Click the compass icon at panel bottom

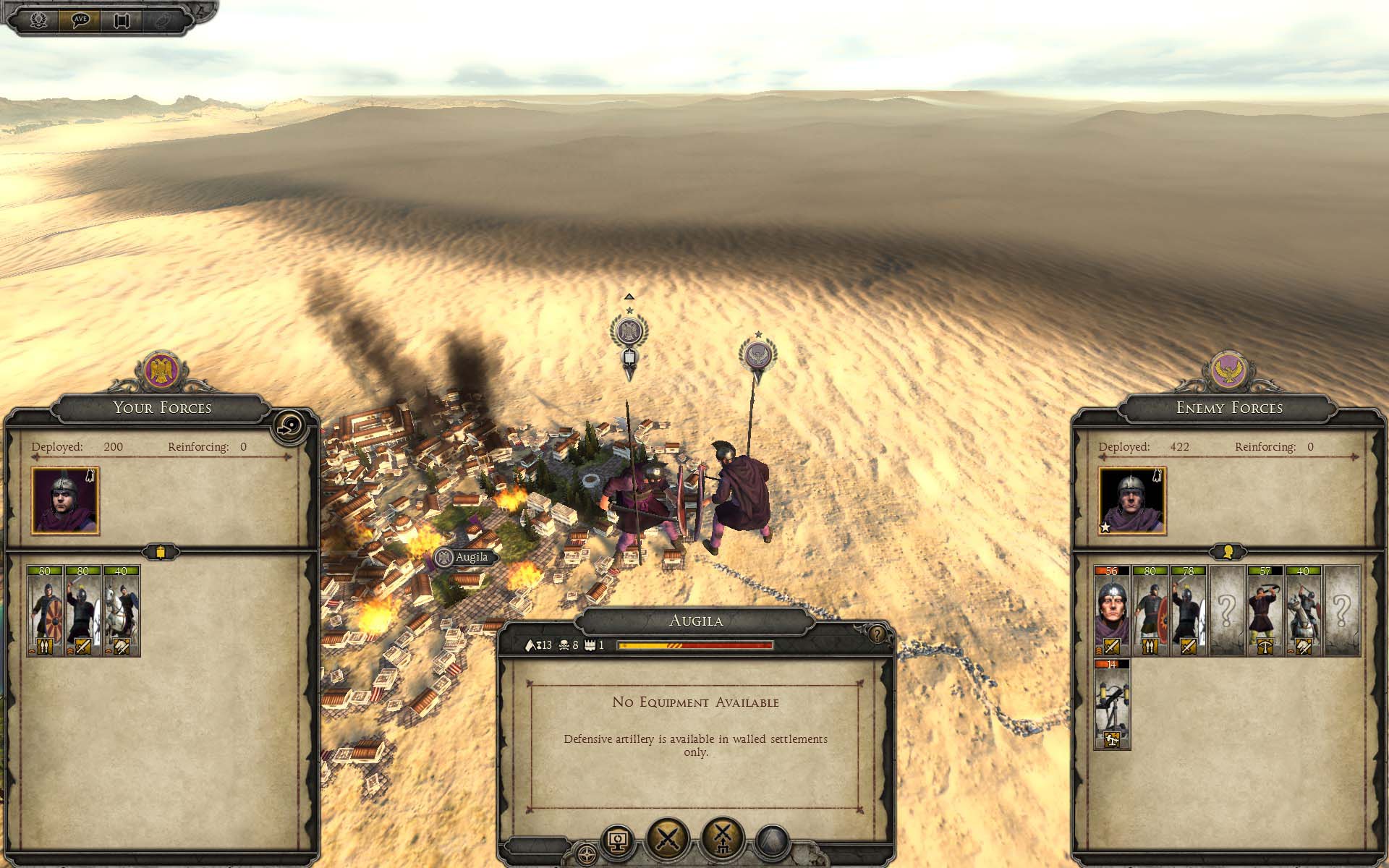pyautogui.click(x=587, y=853)
